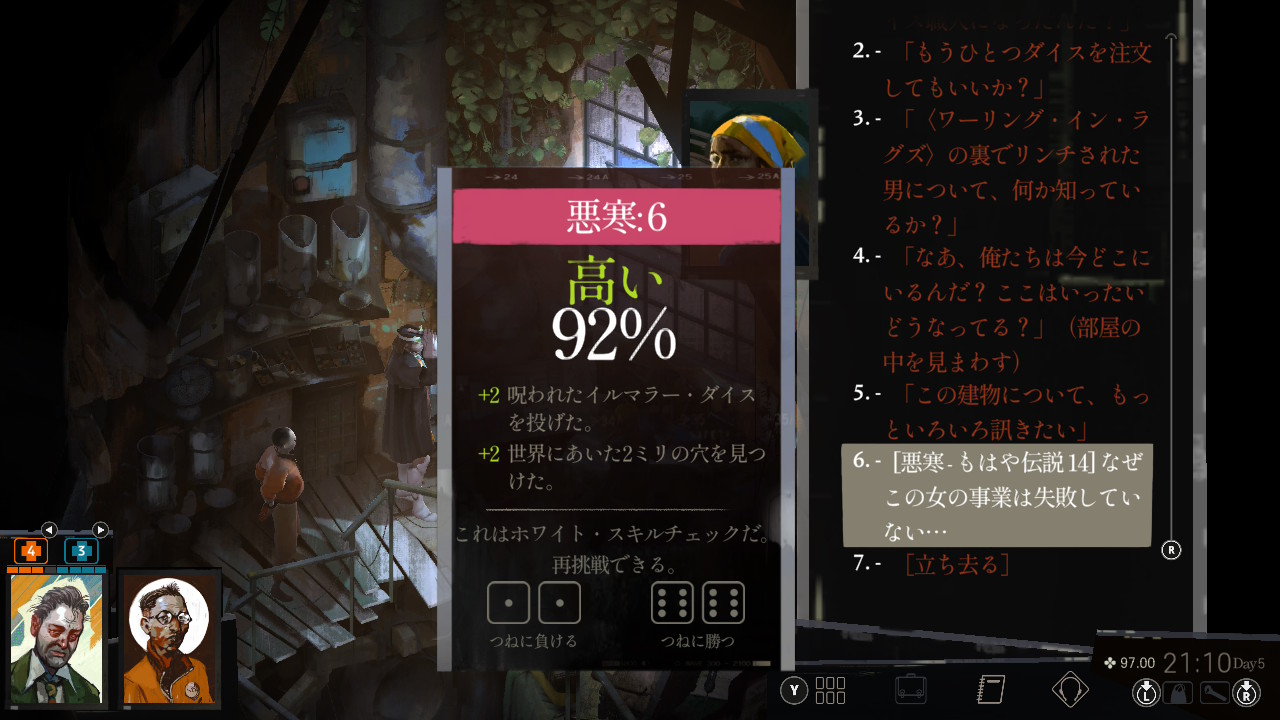
Task: Open the Thought Cabinet head icon
Action: pos(1070,689)
